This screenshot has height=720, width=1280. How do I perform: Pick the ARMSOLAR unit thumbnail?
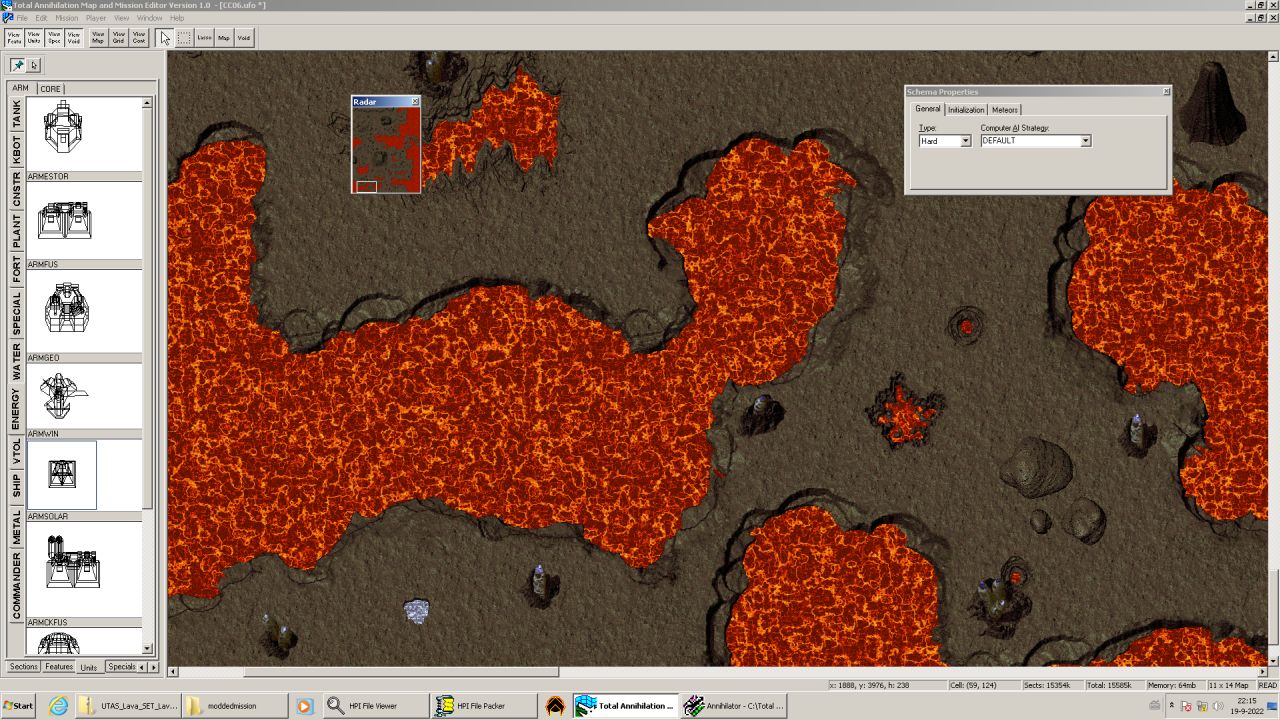[x=62, y=475]
